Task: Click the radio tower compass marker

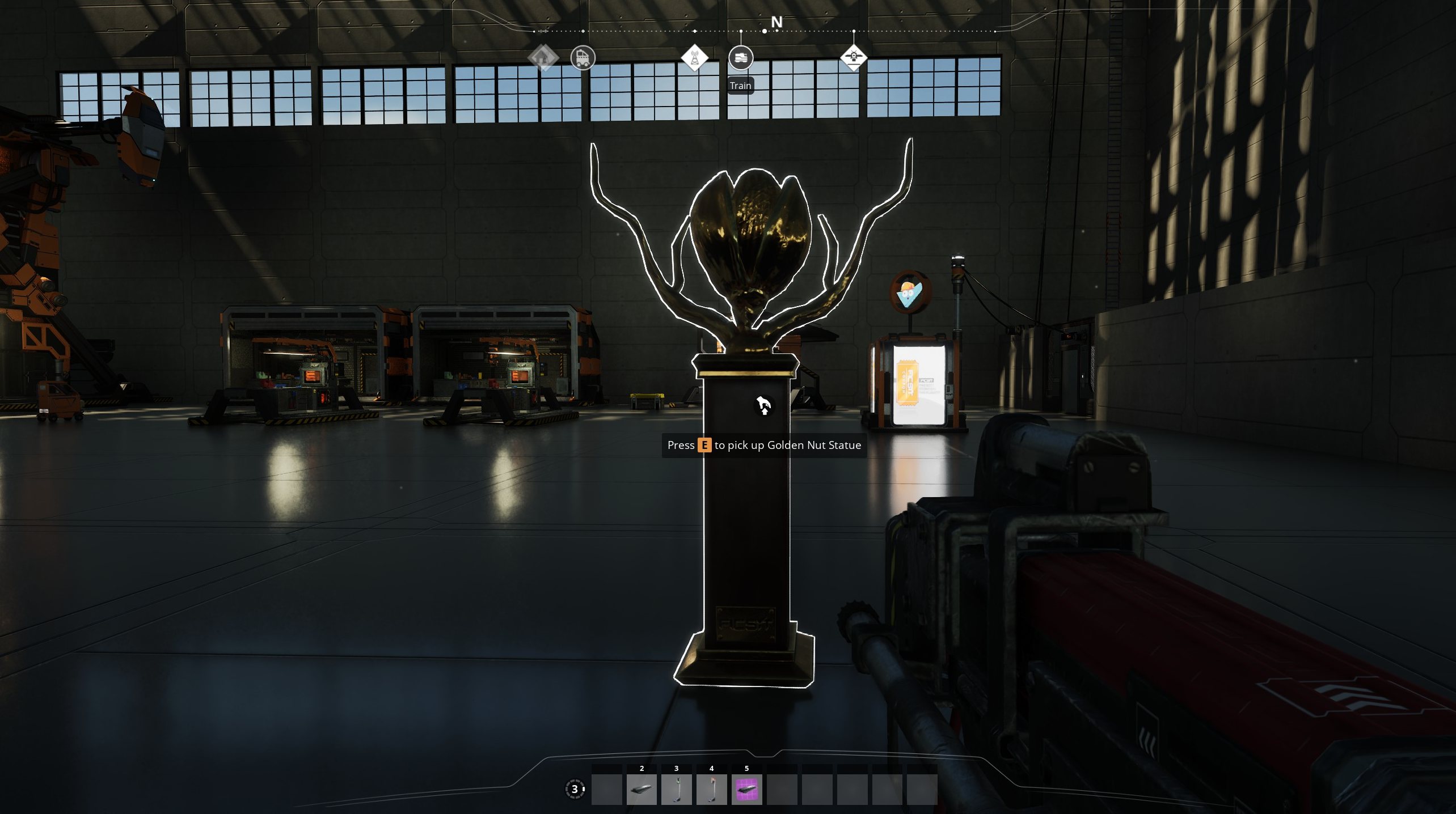Action: (x=694, y=58)
